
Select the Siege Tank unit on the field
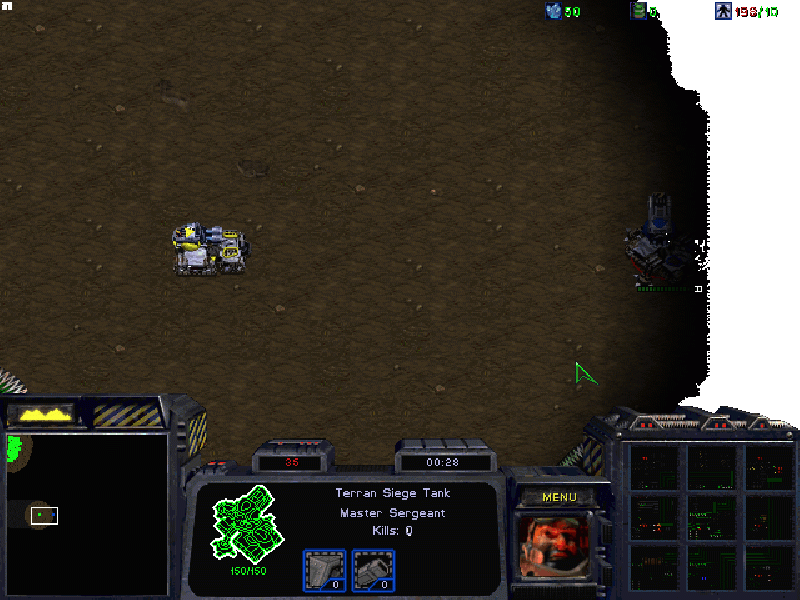pyautogui.click(x=211, y=249)
